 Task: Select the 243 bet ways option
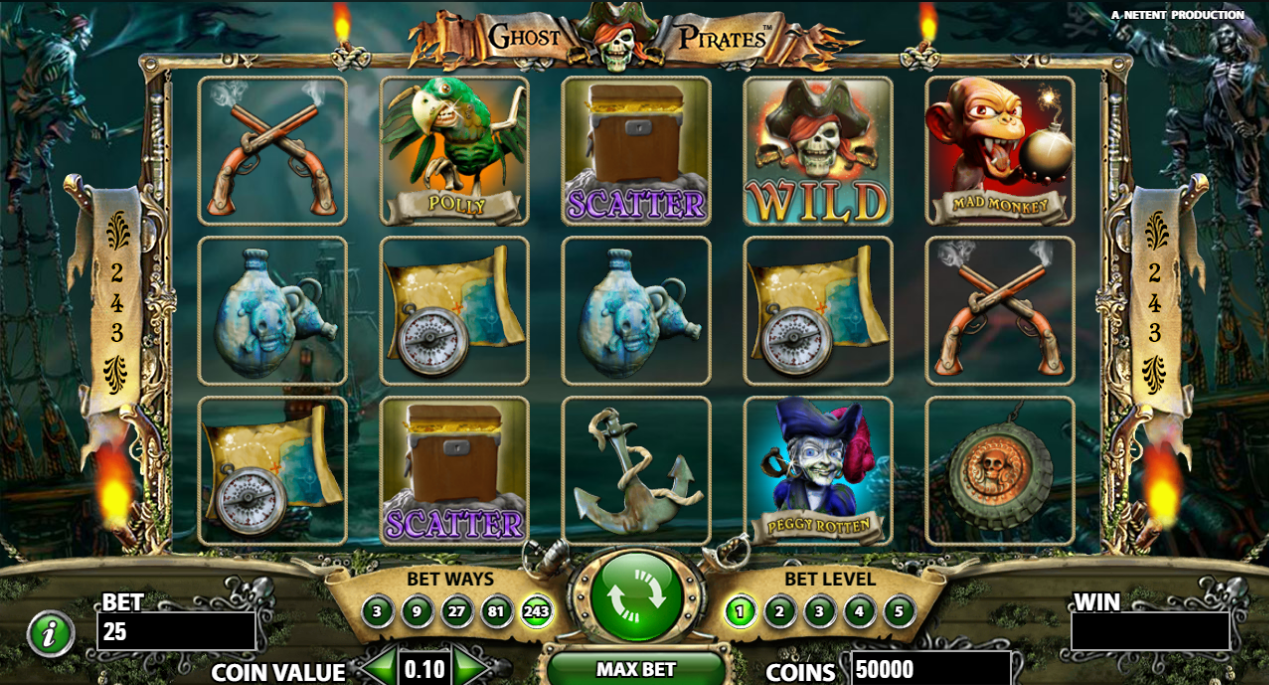[x=537, y=611]
